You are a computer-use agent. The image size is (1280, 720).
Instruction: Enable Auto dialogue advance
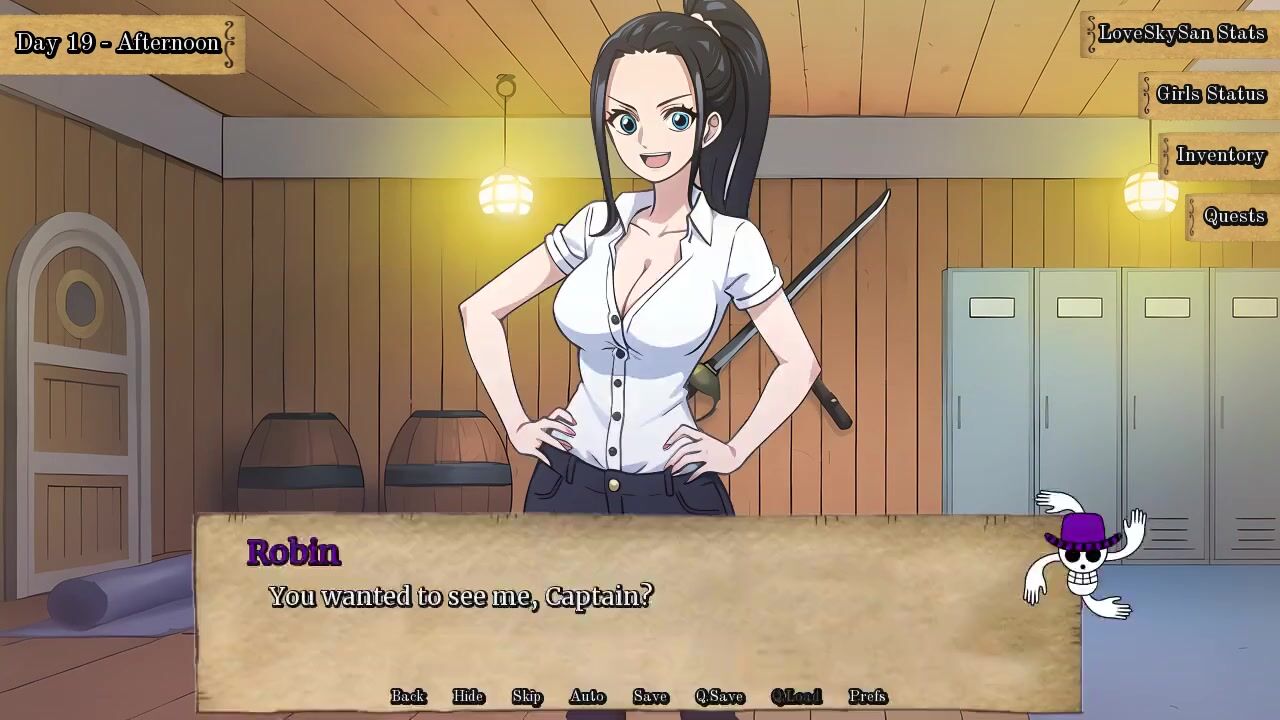[x=587, y=696]
